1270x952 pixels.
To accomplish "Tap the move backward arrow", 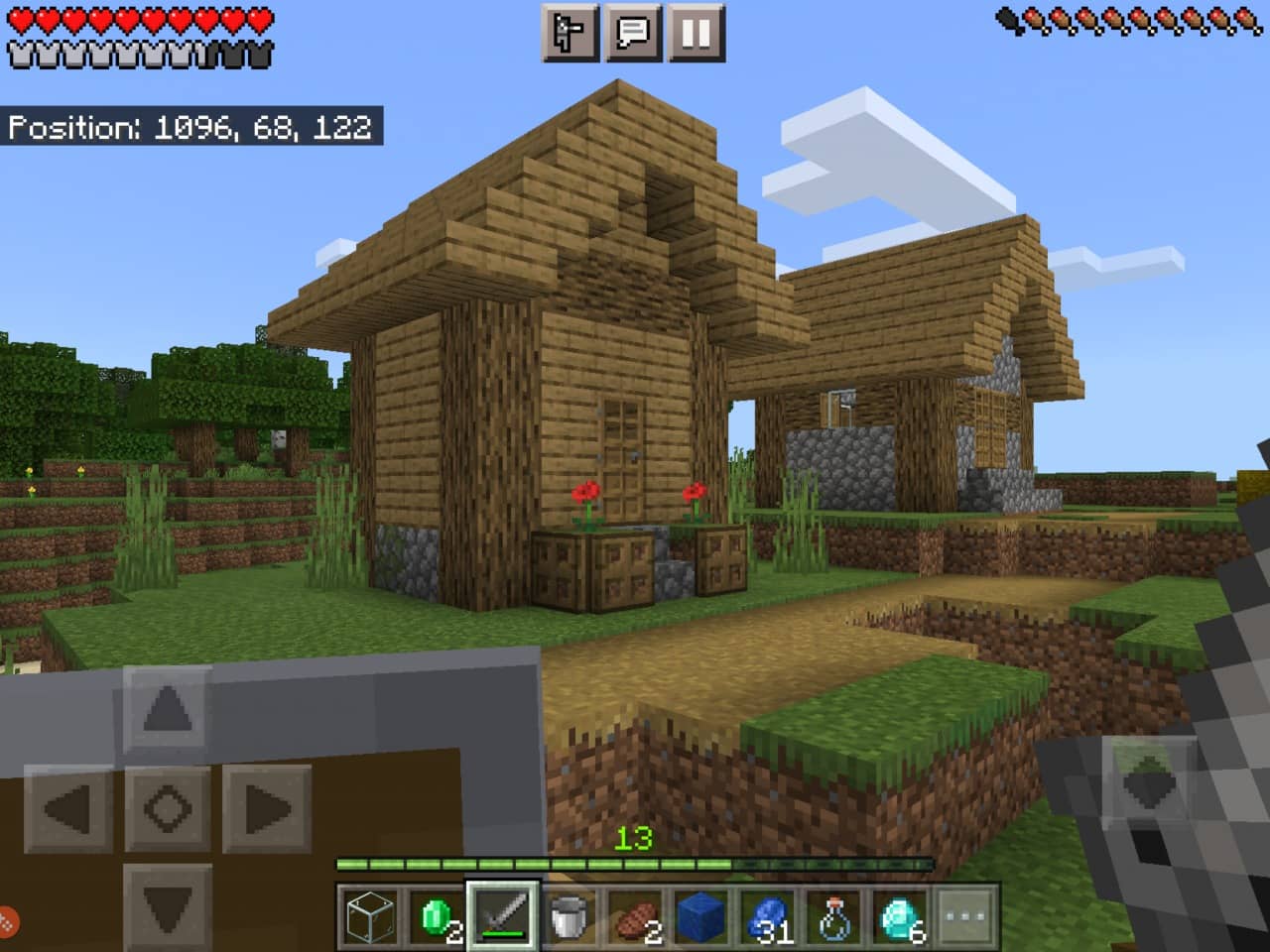I will tap(167, 905).
